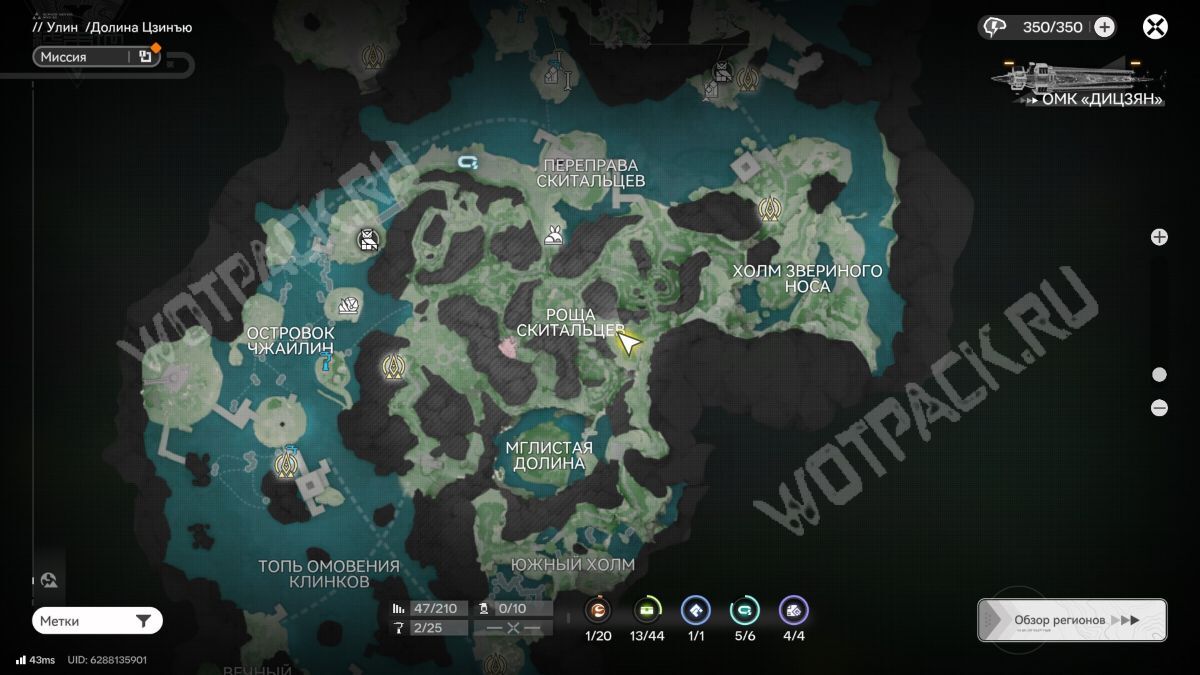Select the teal 5/6 collectible icon
Image resolution: width=1200 pixels, height=675 pixels.
point(744,610)
